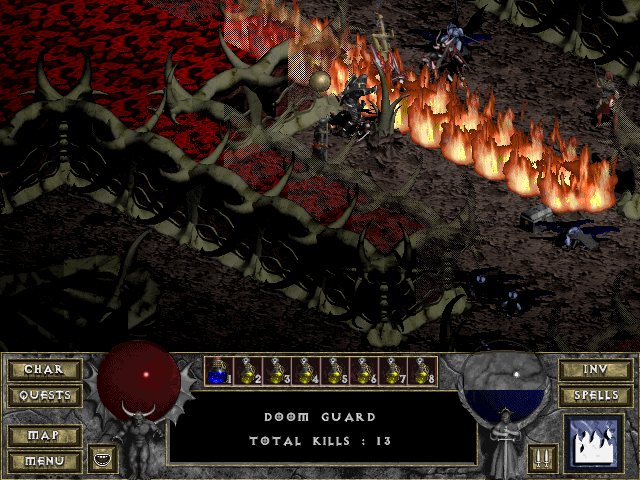Toggle player-friendly mode with the swords button
Image resolution: width=640 pixels, height=480 pixels.
pos(540,459)
